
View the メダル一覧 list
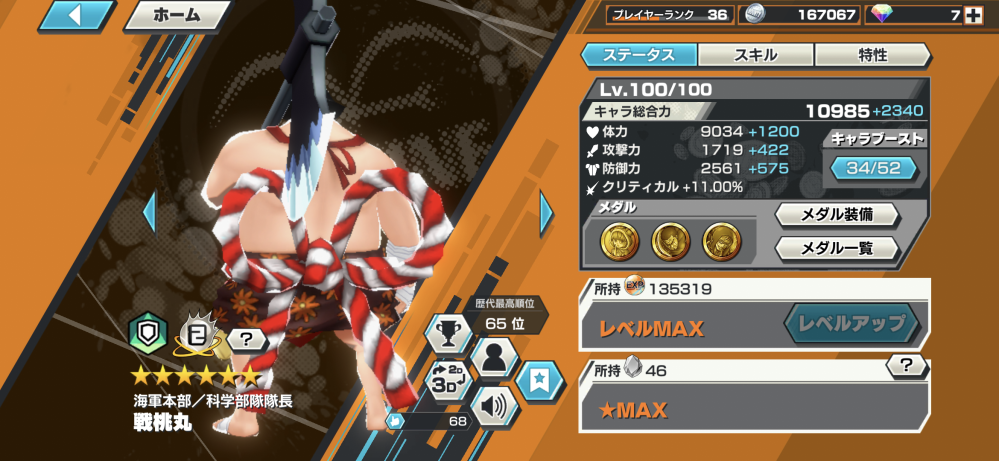[x=837, y=248]
